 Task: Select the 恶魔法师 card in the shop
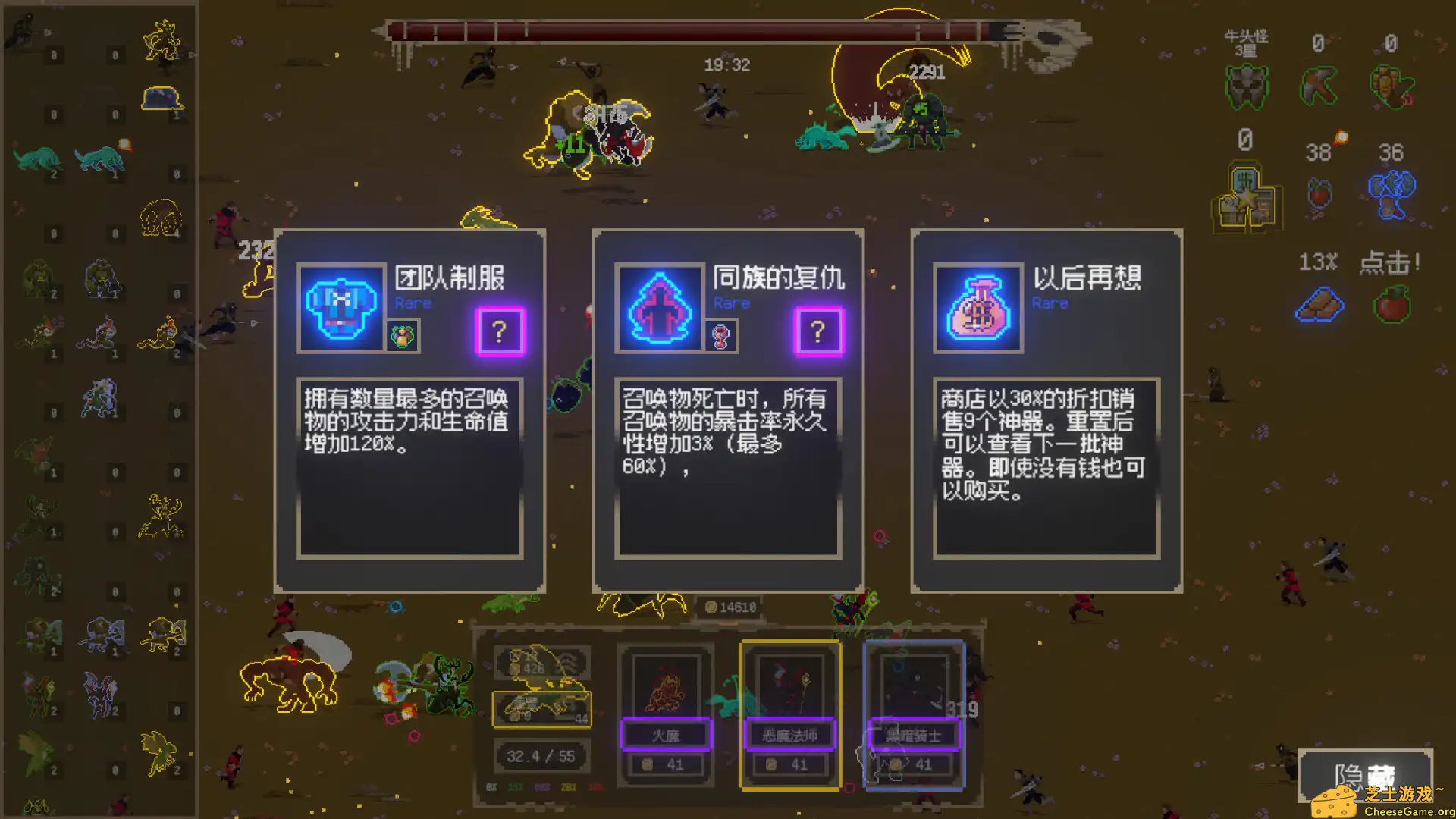pyautogui.click(x=790, y=713)
